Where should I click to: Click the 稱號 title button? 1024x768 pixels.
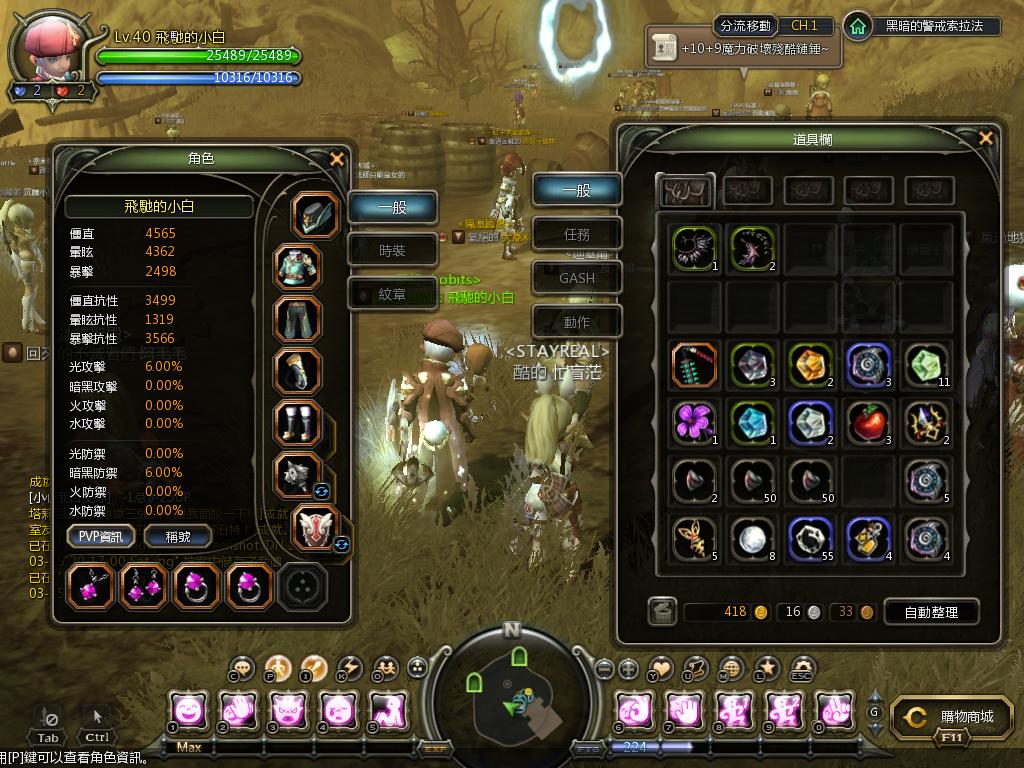click(177, 537)
